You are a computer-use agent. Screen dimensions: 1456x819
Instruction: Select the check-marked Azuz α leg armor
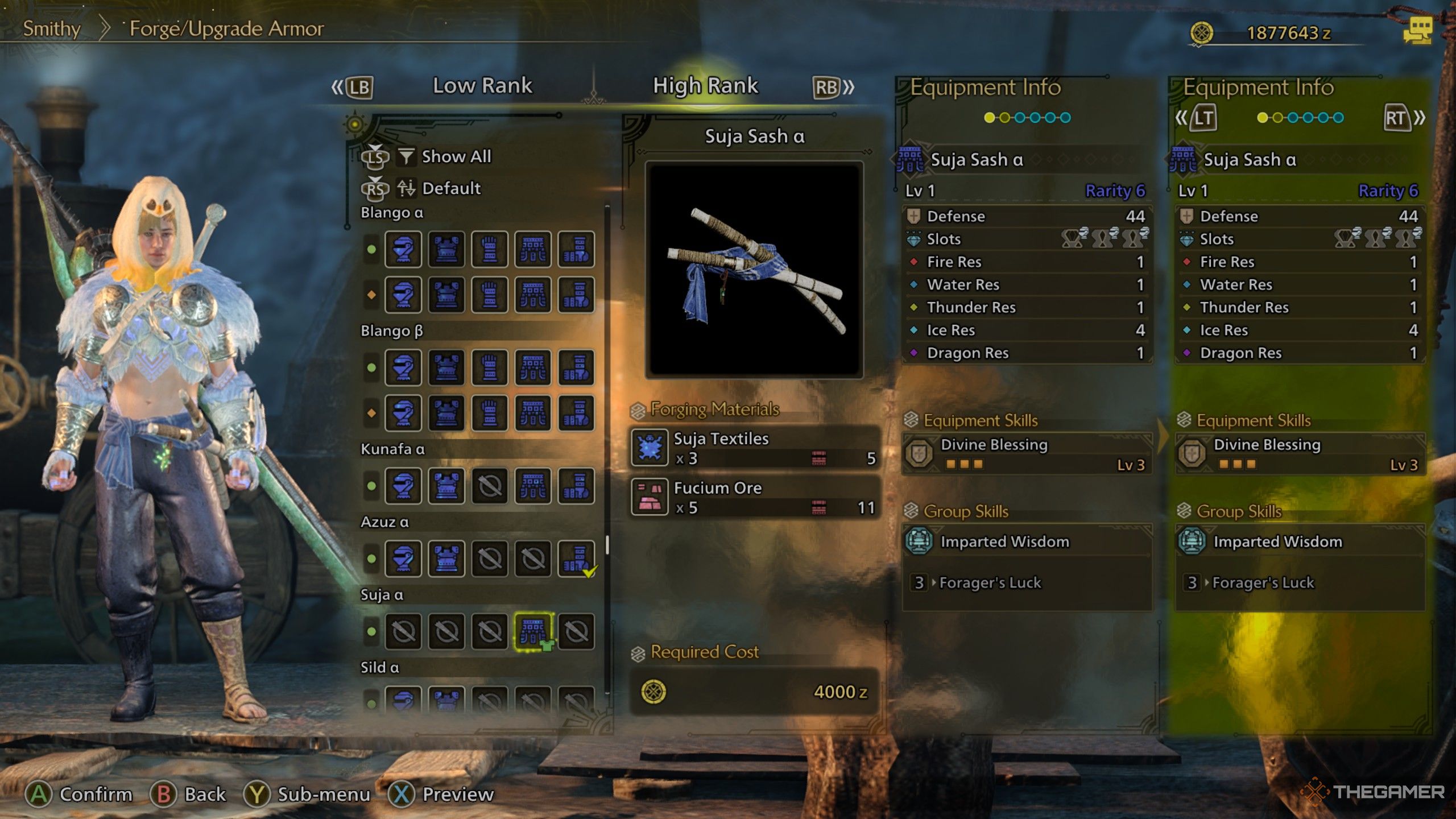(x=576, y=559)
